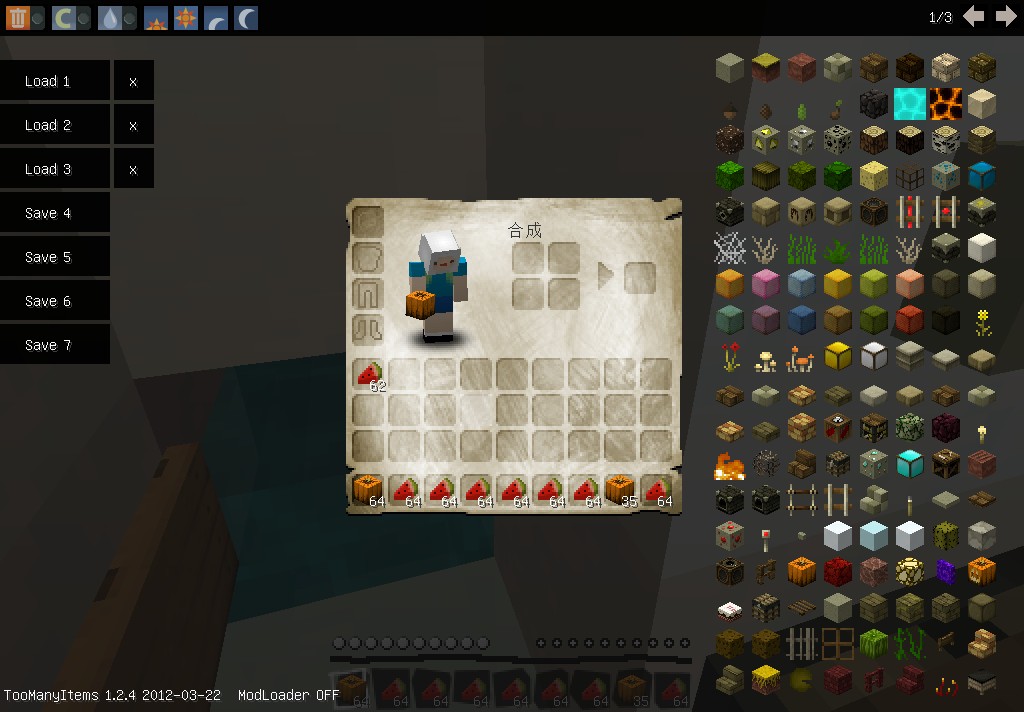The width and height of the screenshot is (1024, 712).
Task: Choose the diamond block in the item panel
Action: tap(909, 463)
